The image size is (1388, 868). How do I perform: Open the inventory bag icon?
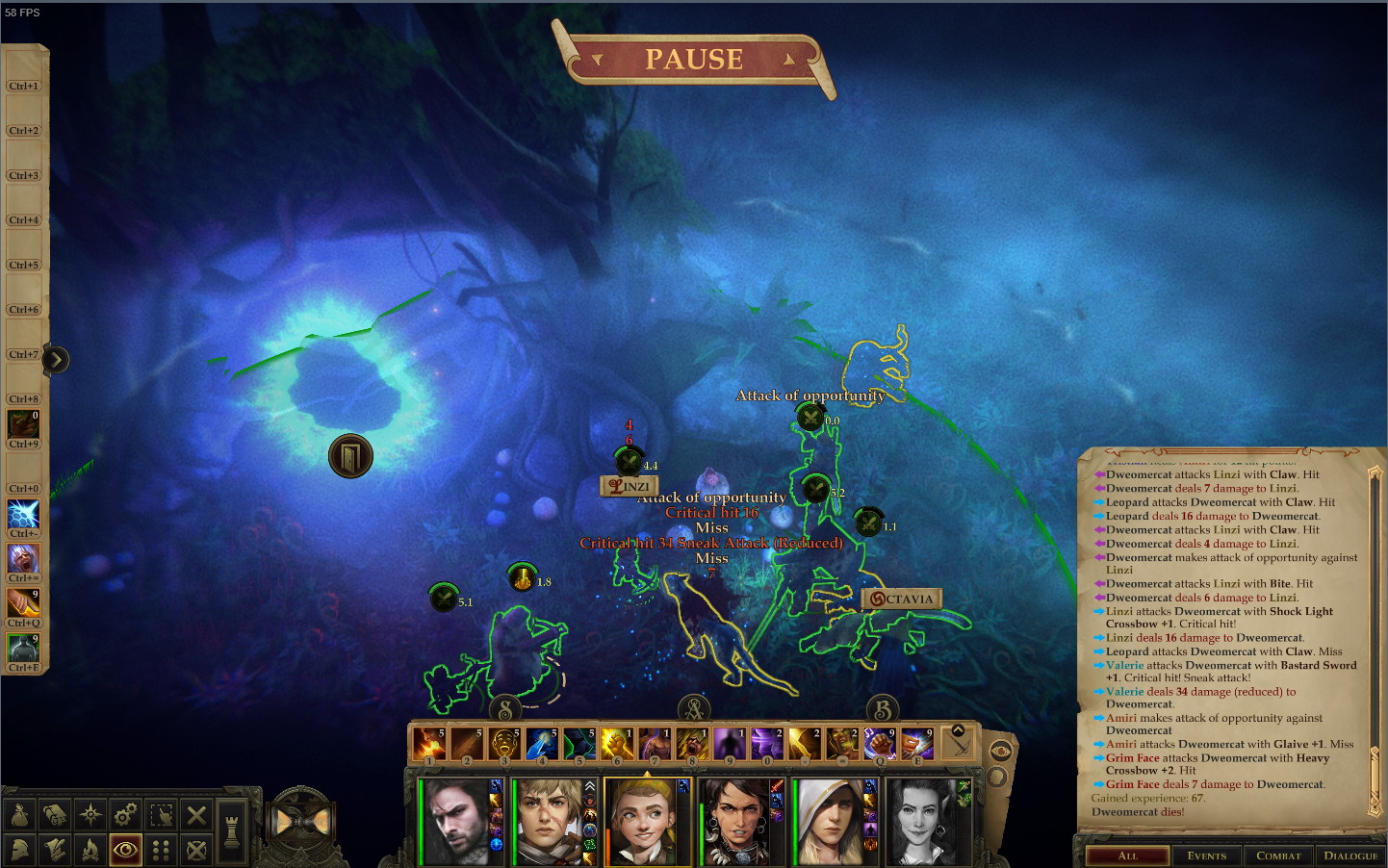tap(19, 816)
